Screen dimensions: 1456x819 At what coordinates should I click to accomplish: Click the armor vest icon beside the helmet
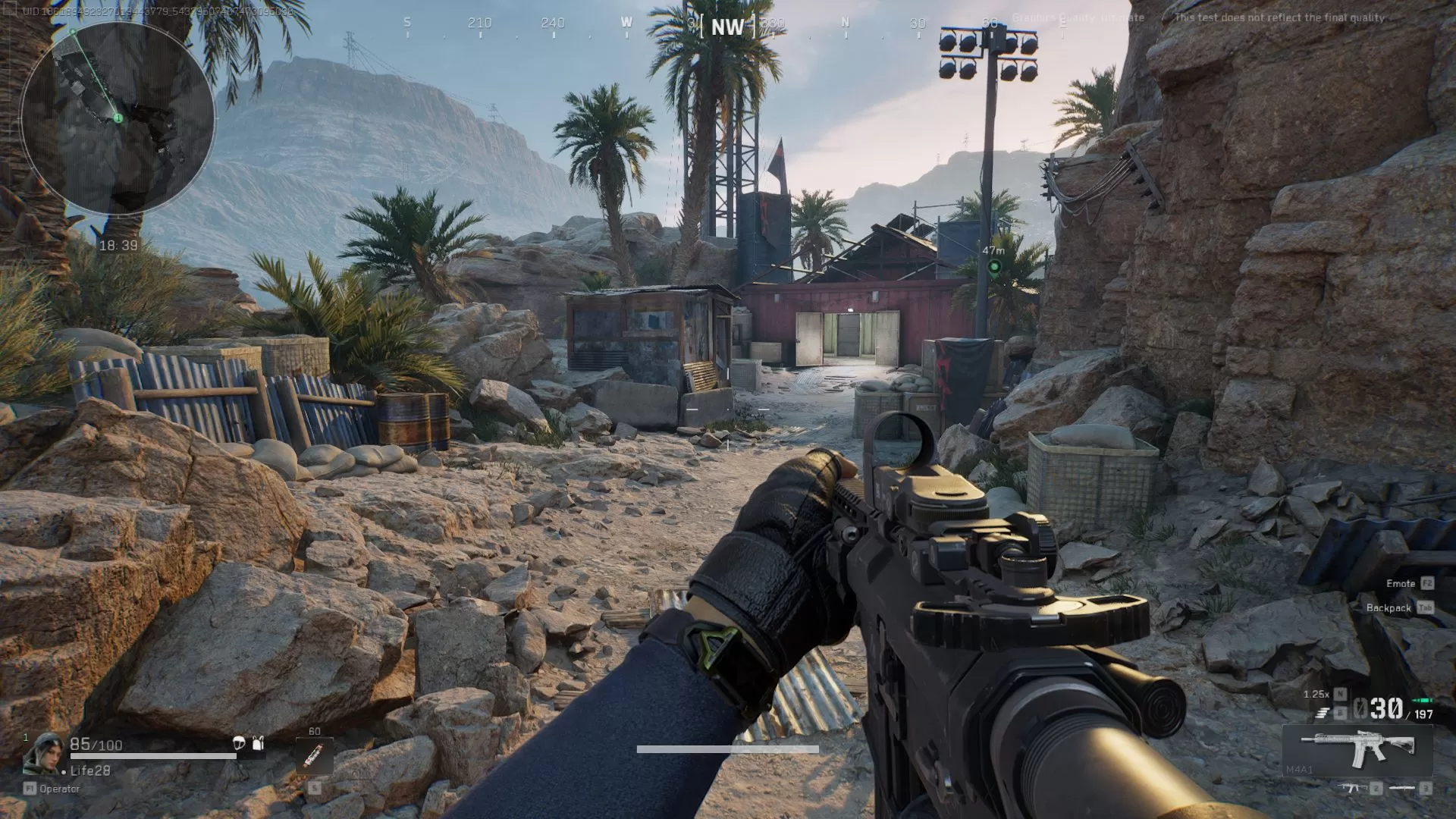[x=259, y=744]
